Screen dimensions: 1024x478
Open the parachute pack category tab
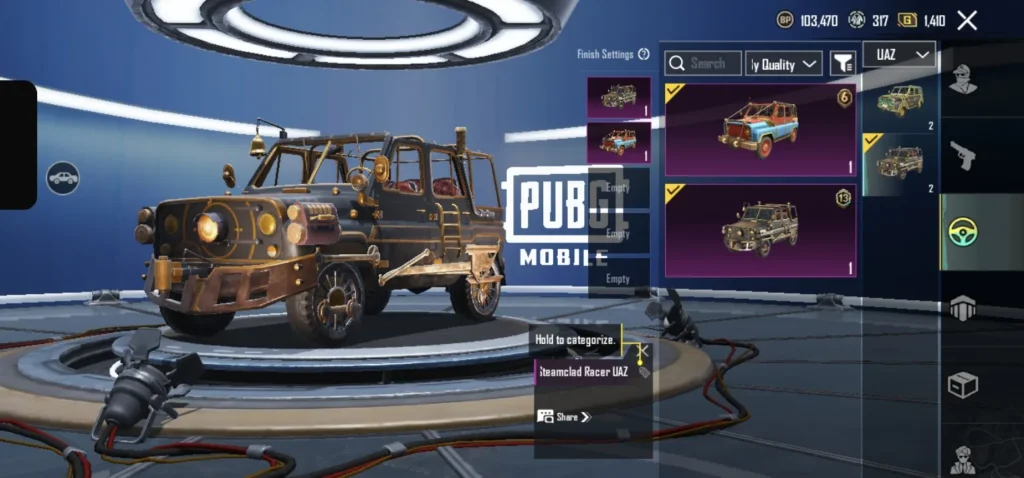963,308
